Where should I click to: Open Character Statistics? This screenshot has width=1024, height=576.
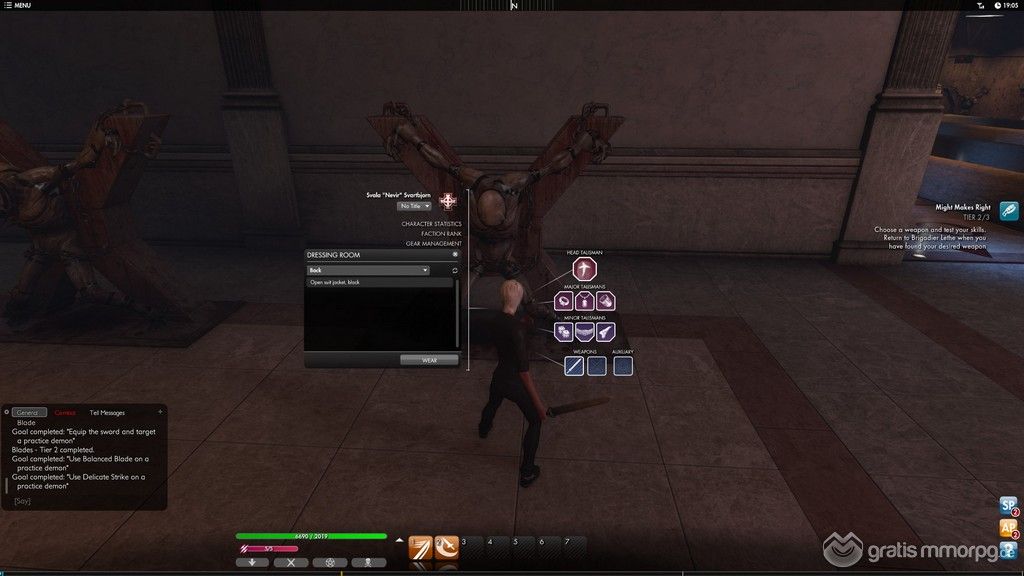[431, 224]
